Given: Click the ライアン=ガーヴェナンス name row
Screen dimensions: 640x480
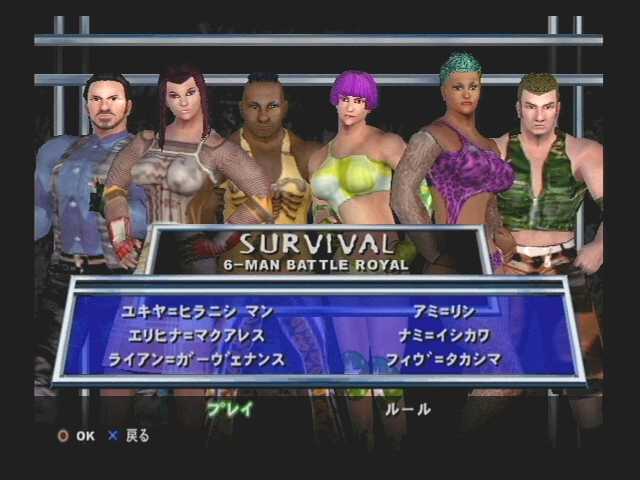Looking at the screenshot, I should pyautogui.click(x=197, y=359).
